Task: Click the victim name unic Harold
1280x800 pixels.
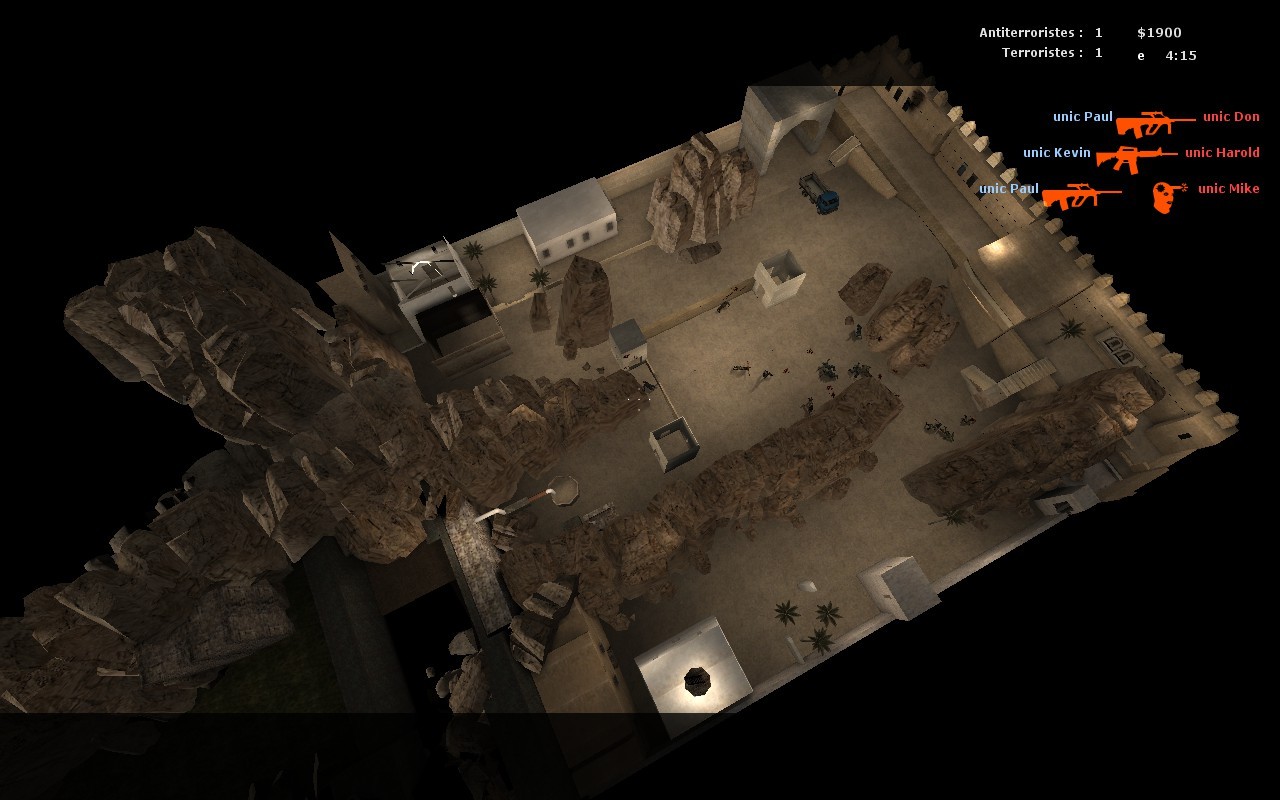Action: 1221,153
